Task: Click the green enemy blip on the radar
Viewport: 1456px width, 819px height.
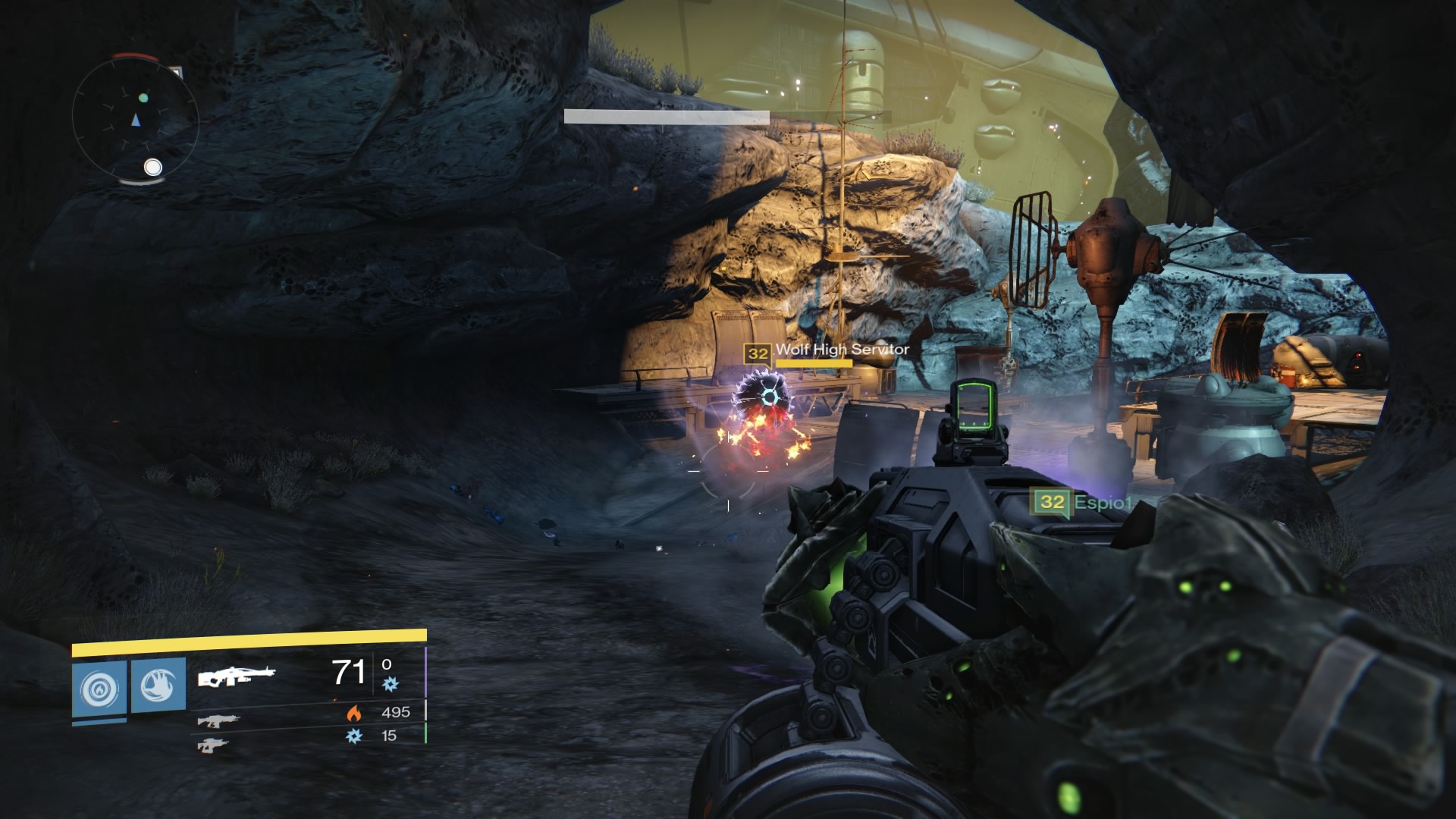Action: coord(143,98)
